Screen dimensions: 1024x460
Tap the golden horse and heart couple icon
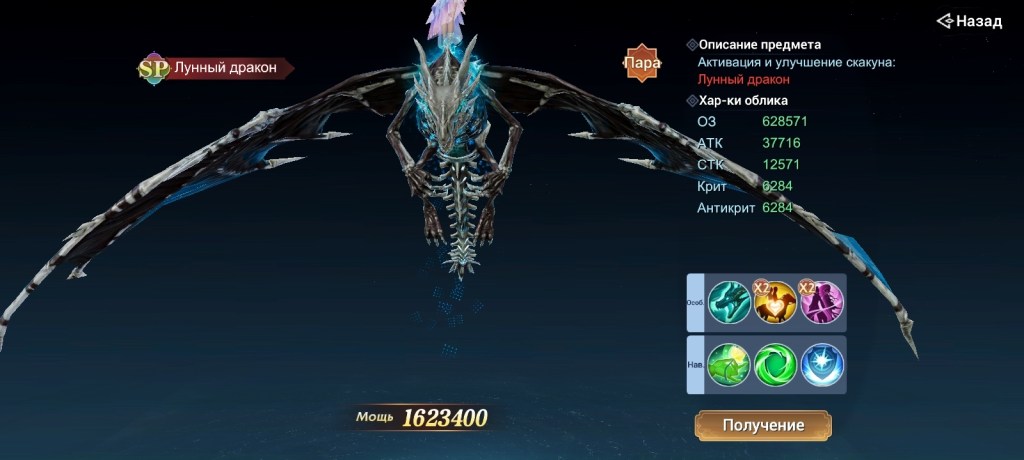(x=775, y=302)
